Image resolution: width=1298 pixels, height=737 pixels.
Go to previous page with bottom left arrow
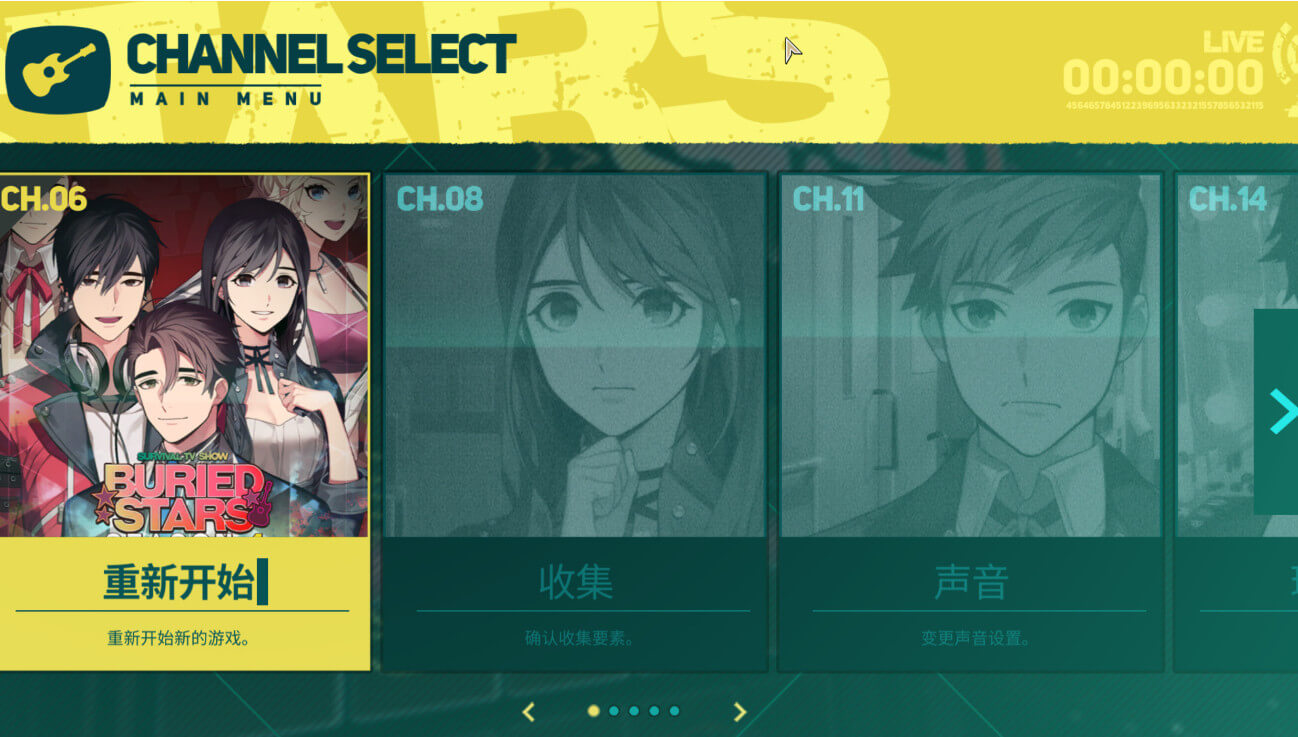click(x=529, y=711)
